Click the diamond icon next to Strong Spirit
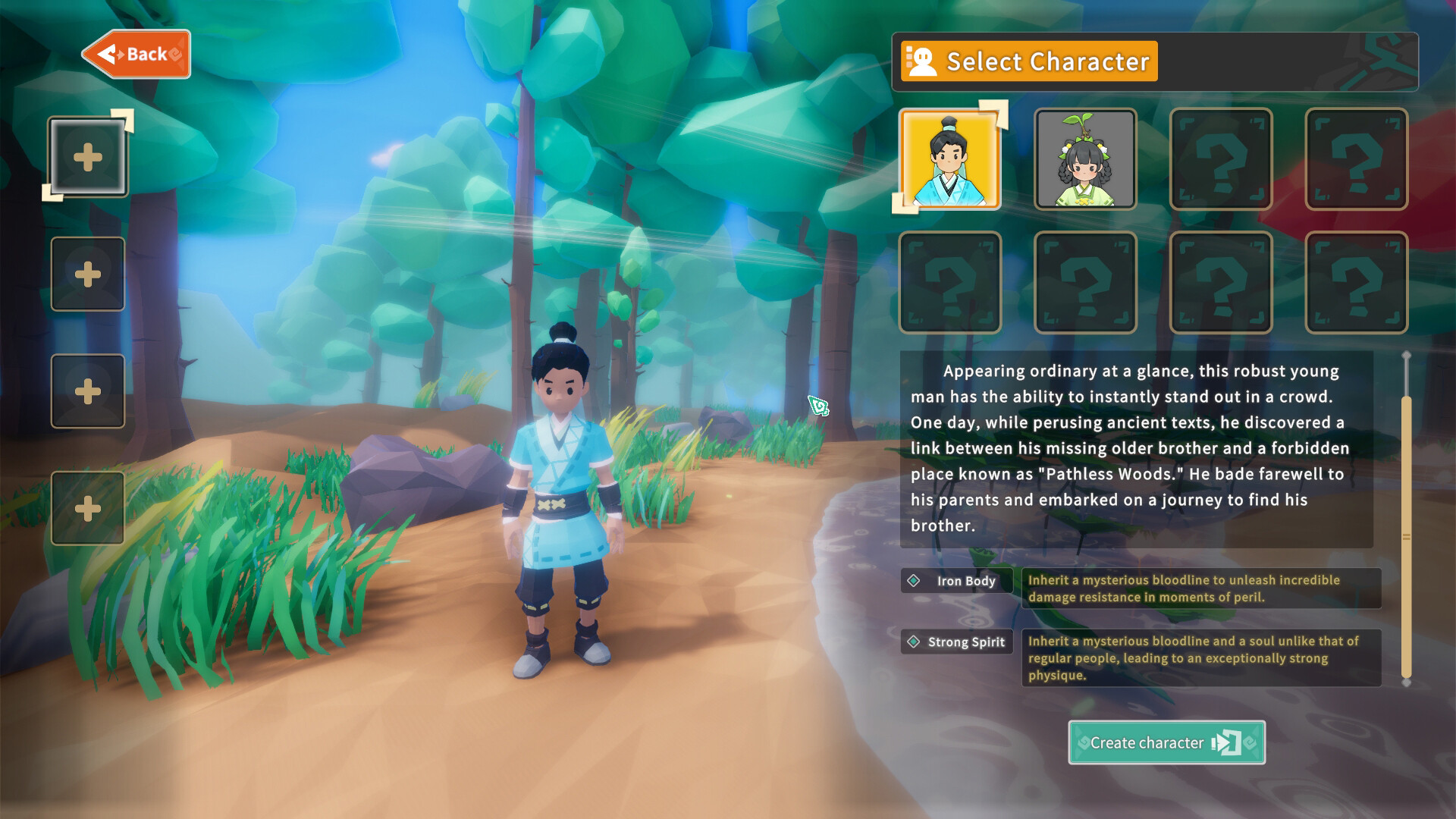Viewport: 1456px width, 819px height. point(912,642)
